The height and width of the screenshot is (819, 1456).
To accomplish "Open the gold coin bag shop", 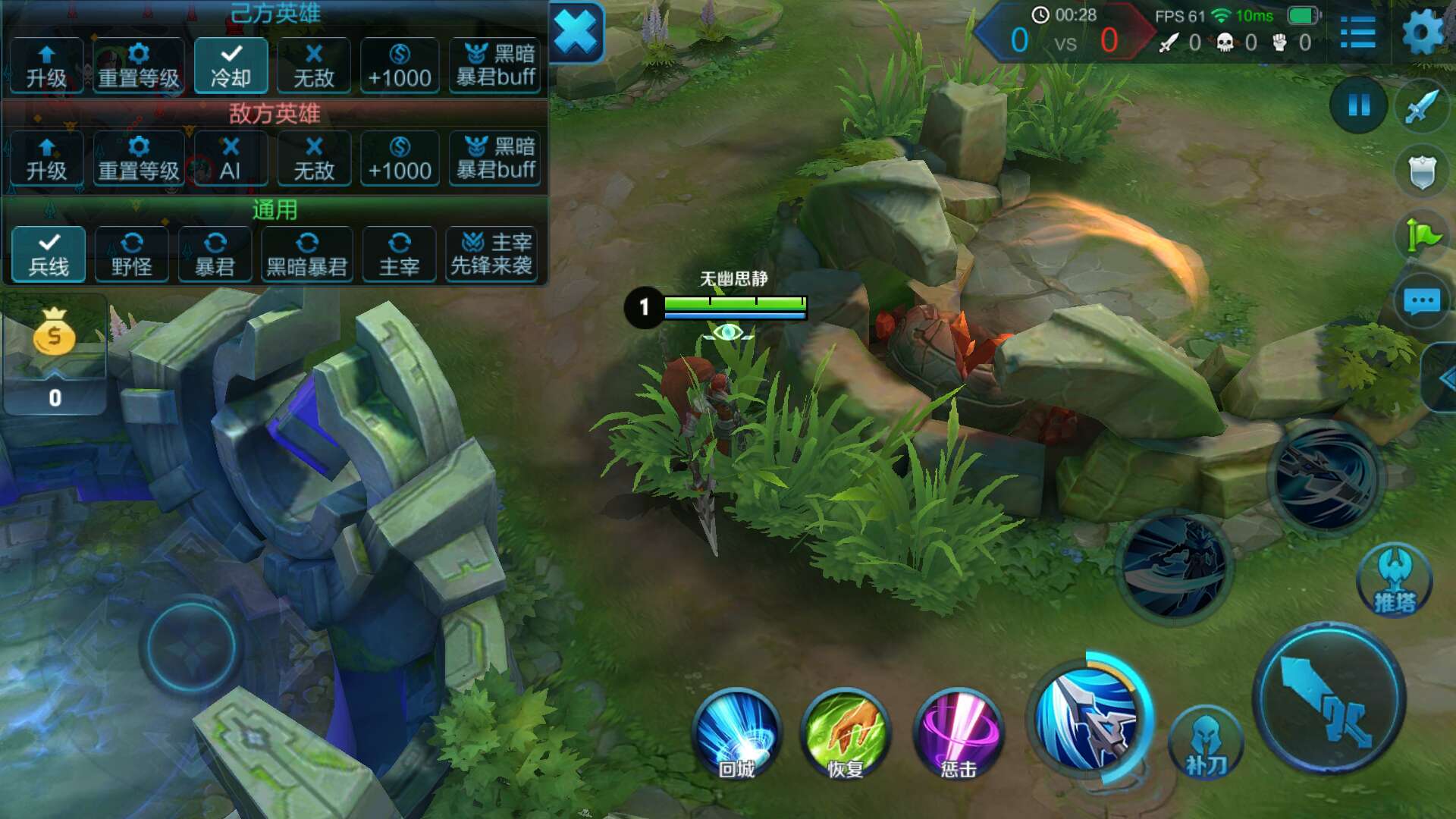I will [x=54, y=334].
